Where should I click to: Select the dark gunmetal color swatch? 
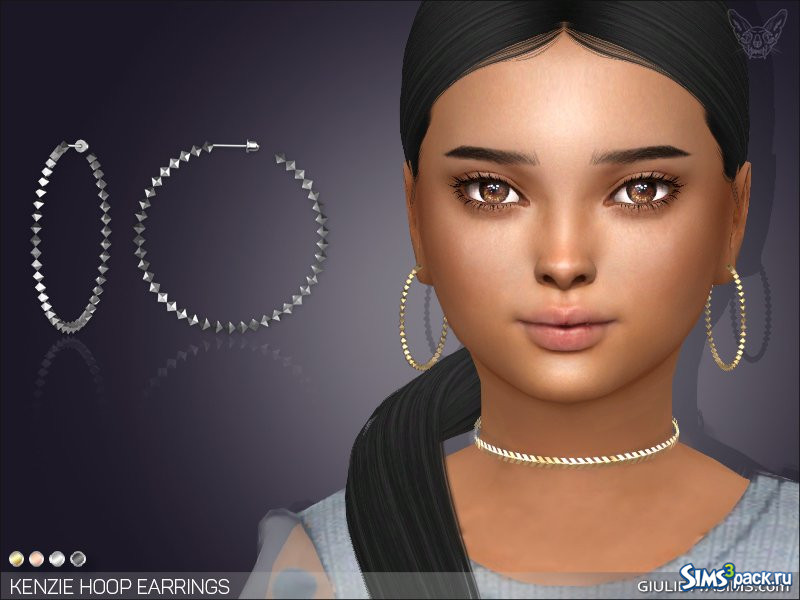tap(77, 557)
